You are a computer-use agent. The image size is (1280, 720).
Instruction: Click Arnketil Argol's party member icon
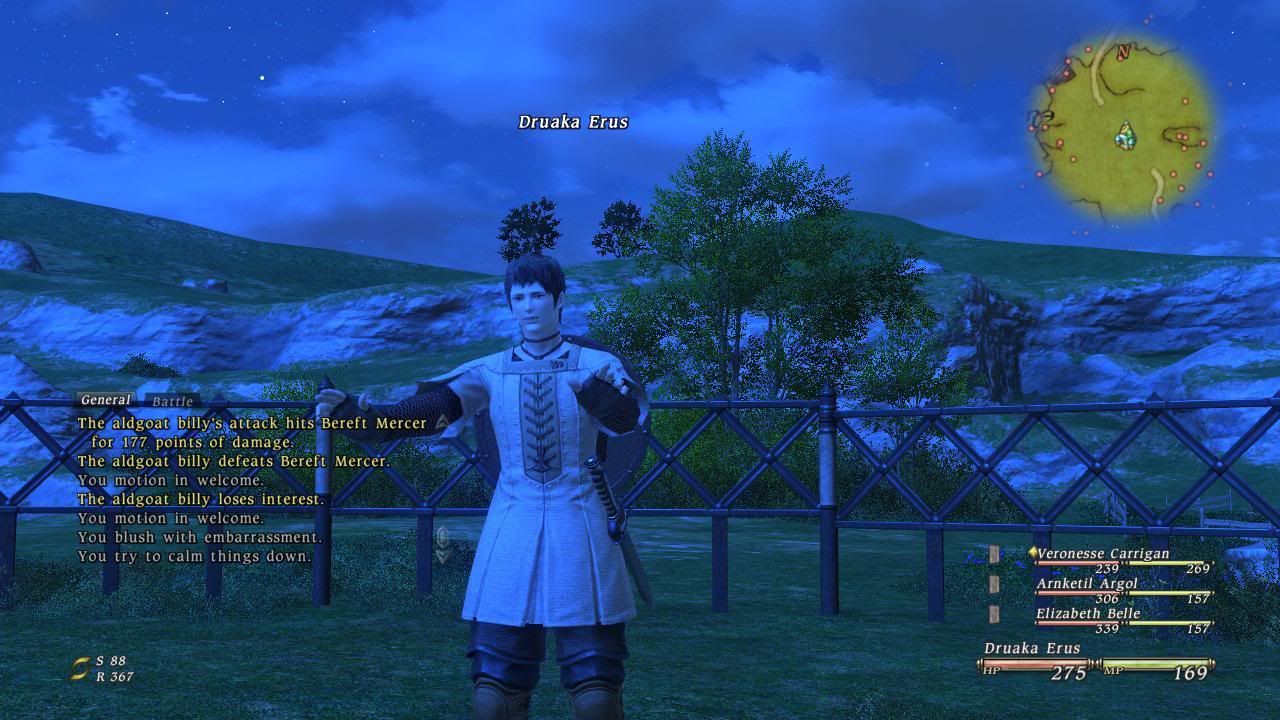(994, 583)
